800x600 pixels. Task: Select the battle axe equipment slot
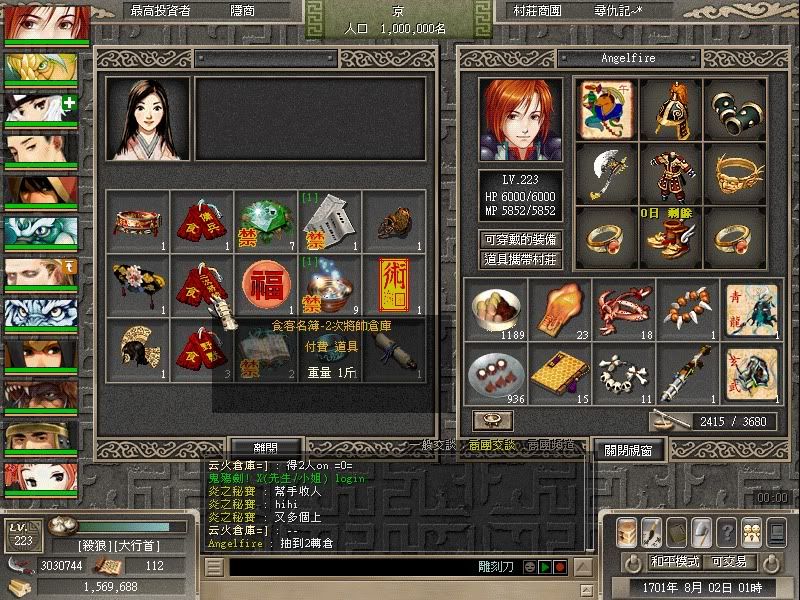coord(606,172)
